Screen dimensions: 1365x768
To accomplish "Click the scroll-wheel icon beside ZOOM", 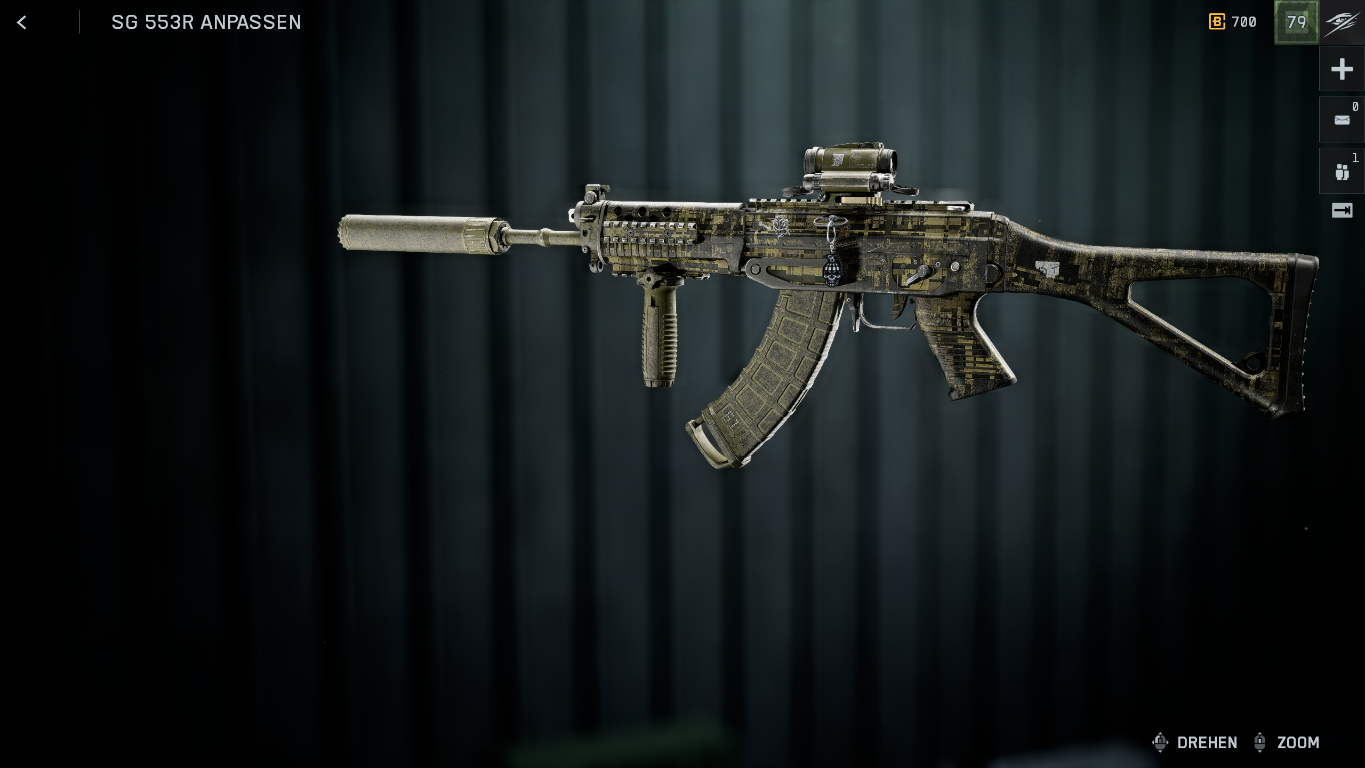I will (x=1259, y=742).
